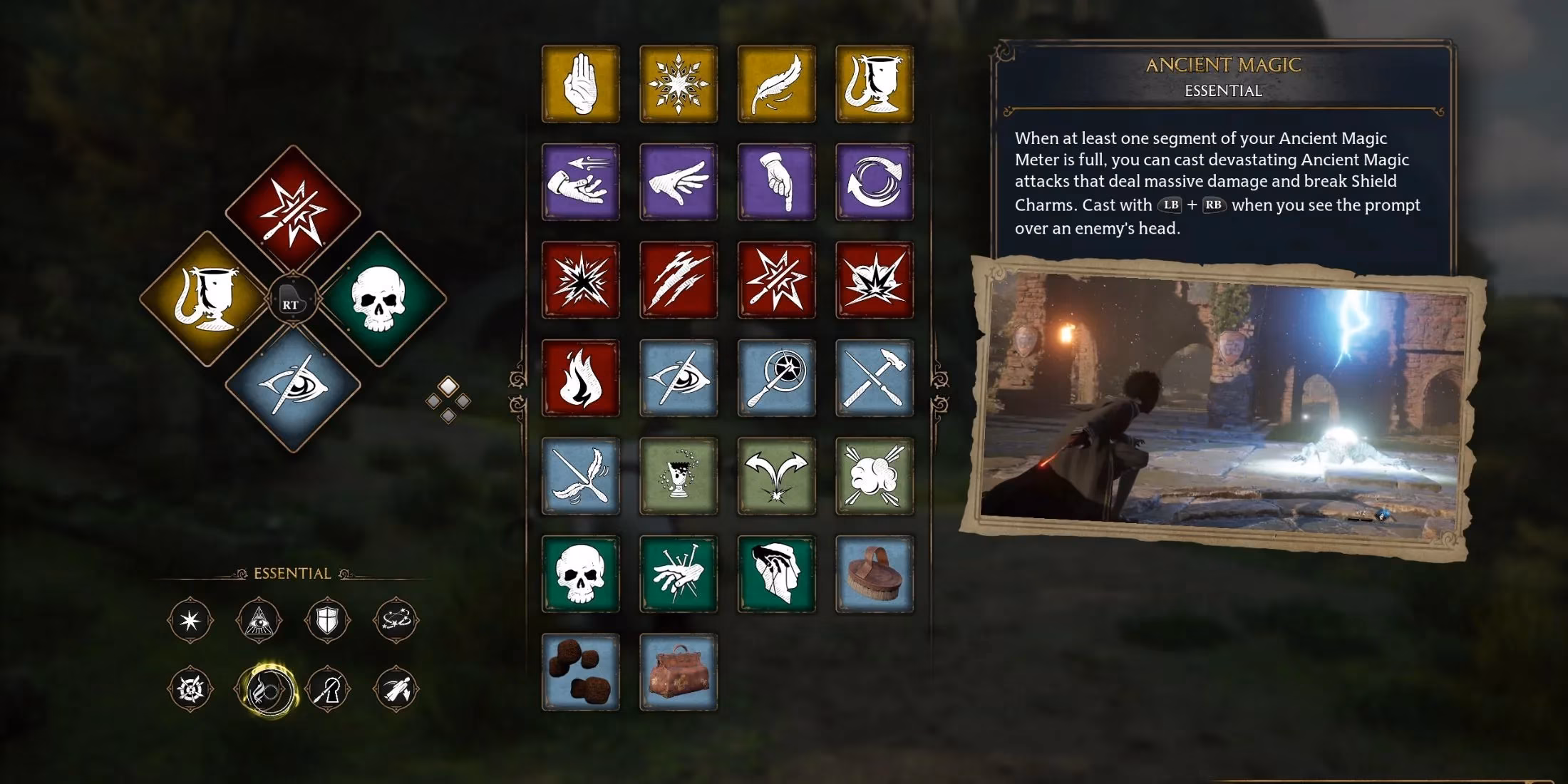Choose the crossed hammer Reparo tile

click(875, 378)
